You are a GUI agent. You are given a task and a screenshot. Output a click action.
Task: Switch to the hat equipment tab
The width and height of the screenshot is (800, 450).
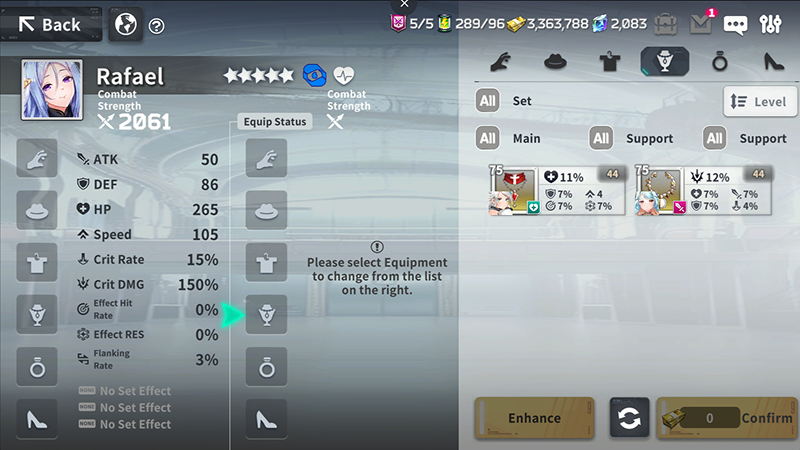[x=556, y=61]
